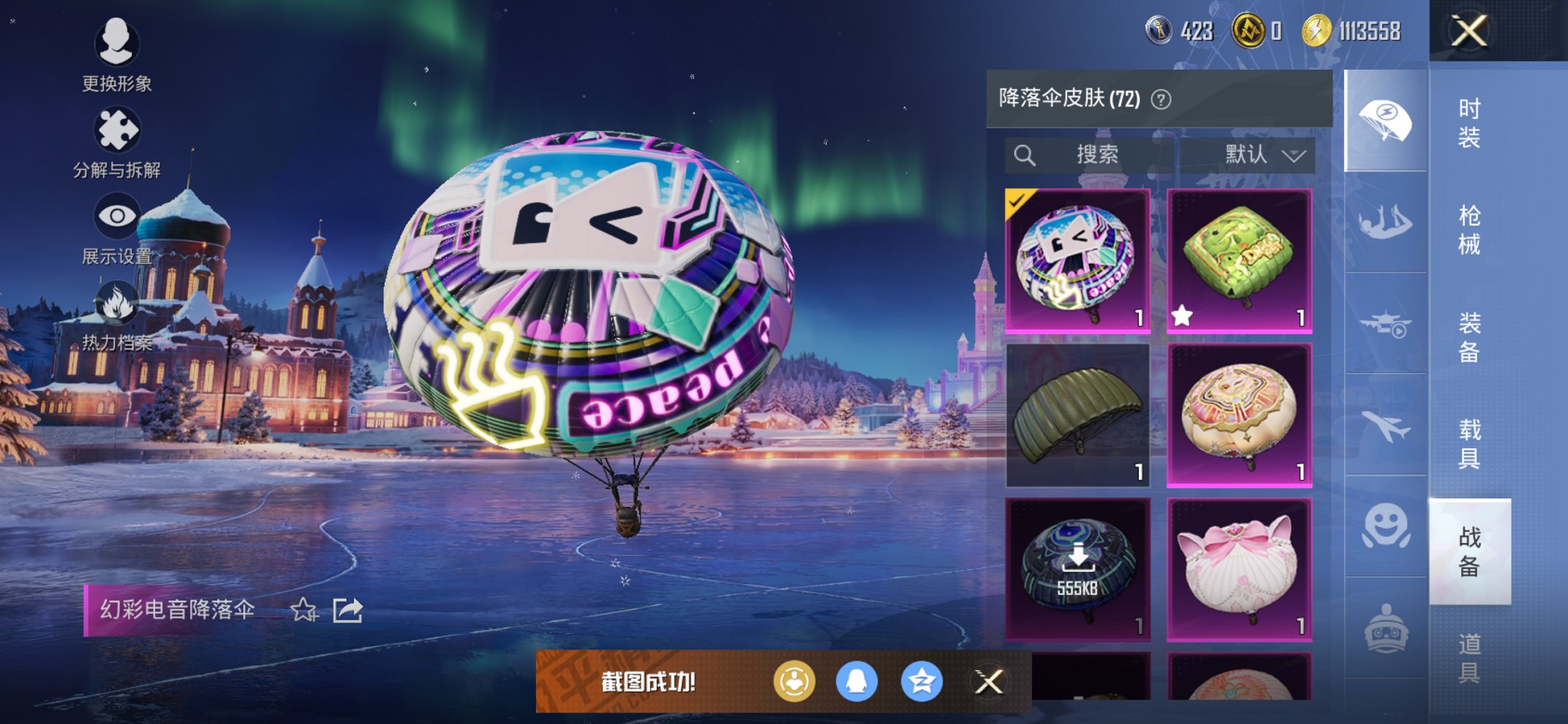Open the smiley emote subcategory
Screen dimensions: 1568x724
1385,527
